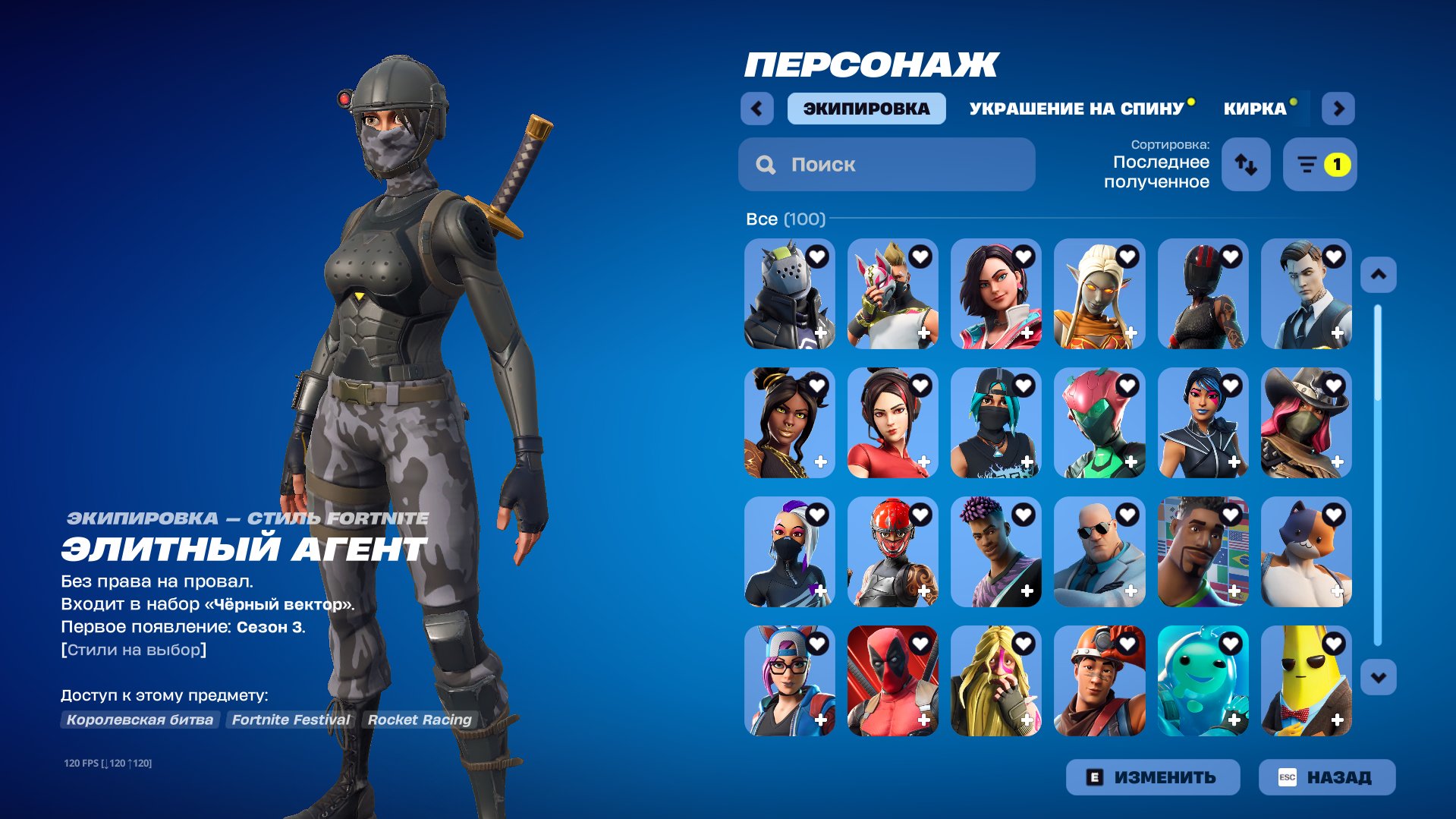Open the КИРКА tab
Screen dimensions: 1456x819
[1253, 108]
